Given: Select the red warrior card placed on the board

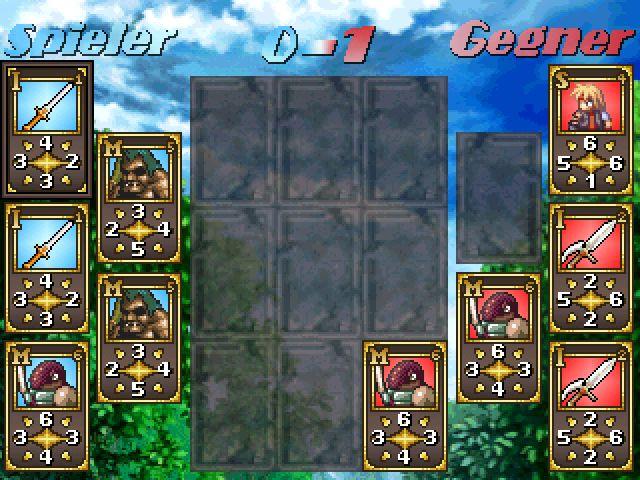Looking at the screenshot, I should (405, 403).
